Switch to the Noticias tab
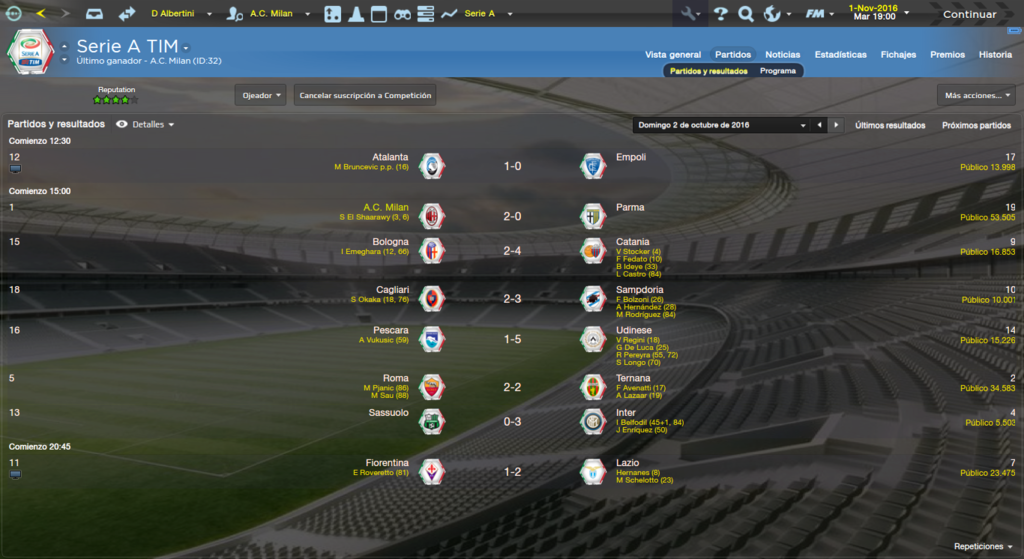Image resolution: width=1024 pixels, height=559 pixels. tap(782, 55)
